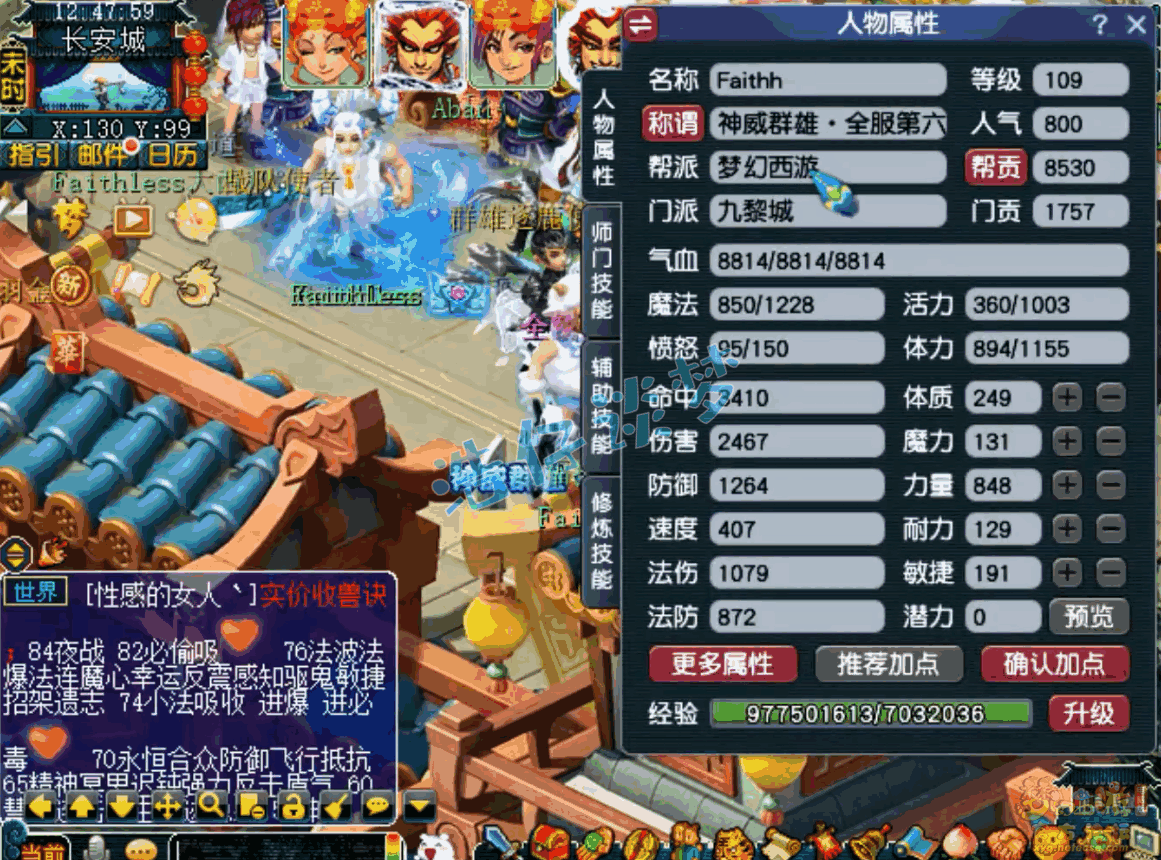1161x860 pixels.
Task: Open the 邮件 mail button
Action: click(x=101, y=154)
